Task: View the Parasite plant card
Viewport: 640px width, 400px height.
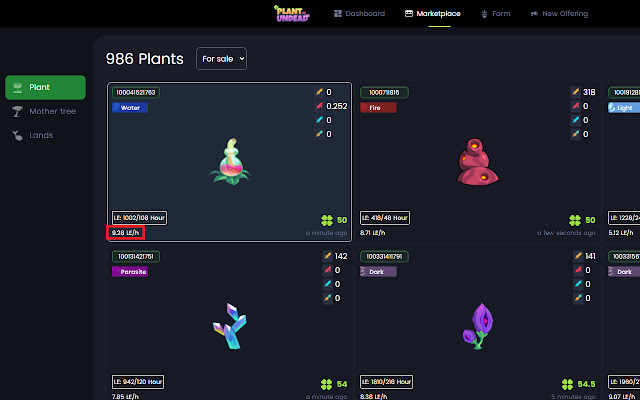Action: tap(229, 320)
